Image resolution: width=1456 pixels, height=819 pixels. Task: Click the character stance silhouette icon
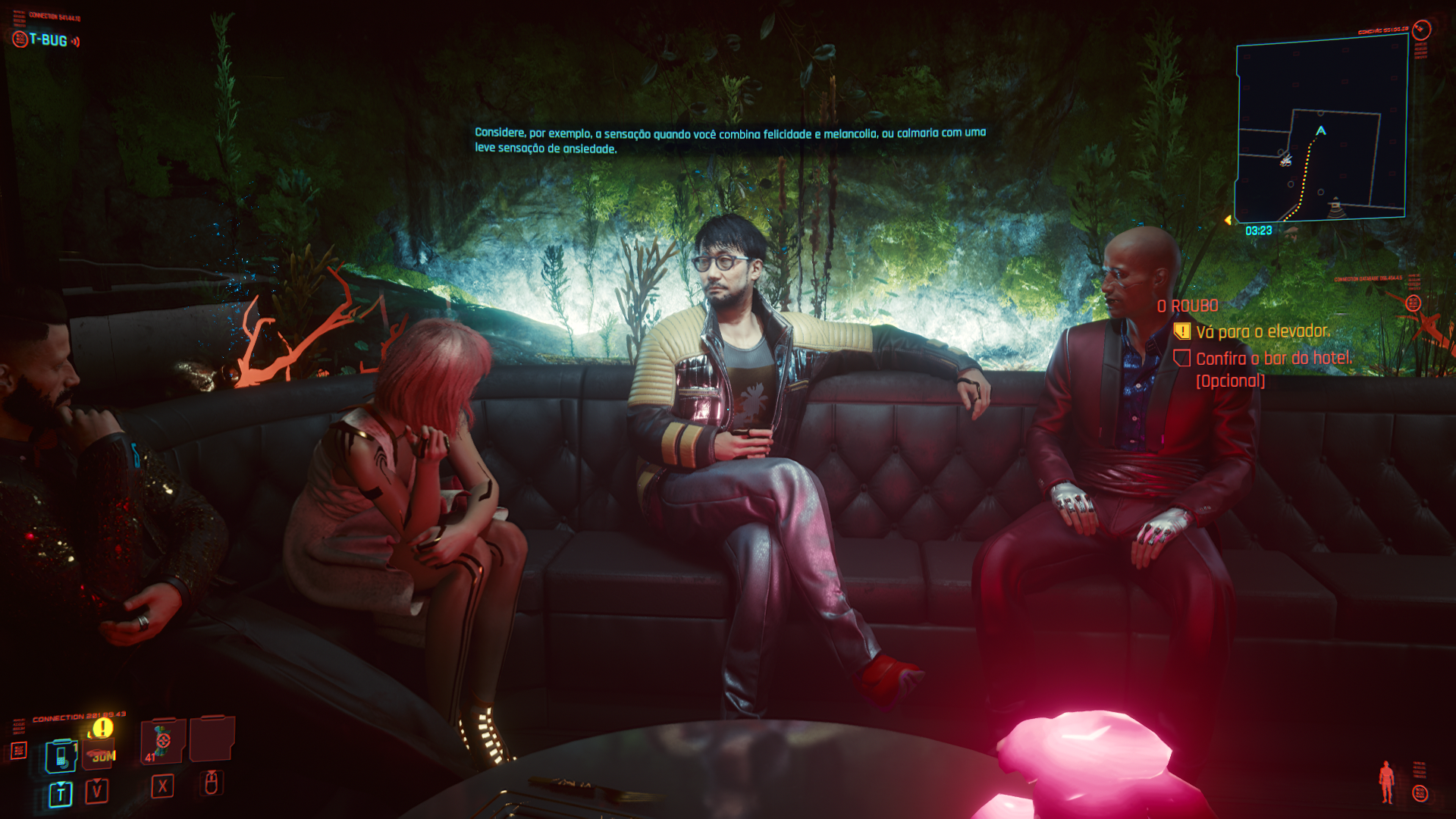coord(1386,782)
